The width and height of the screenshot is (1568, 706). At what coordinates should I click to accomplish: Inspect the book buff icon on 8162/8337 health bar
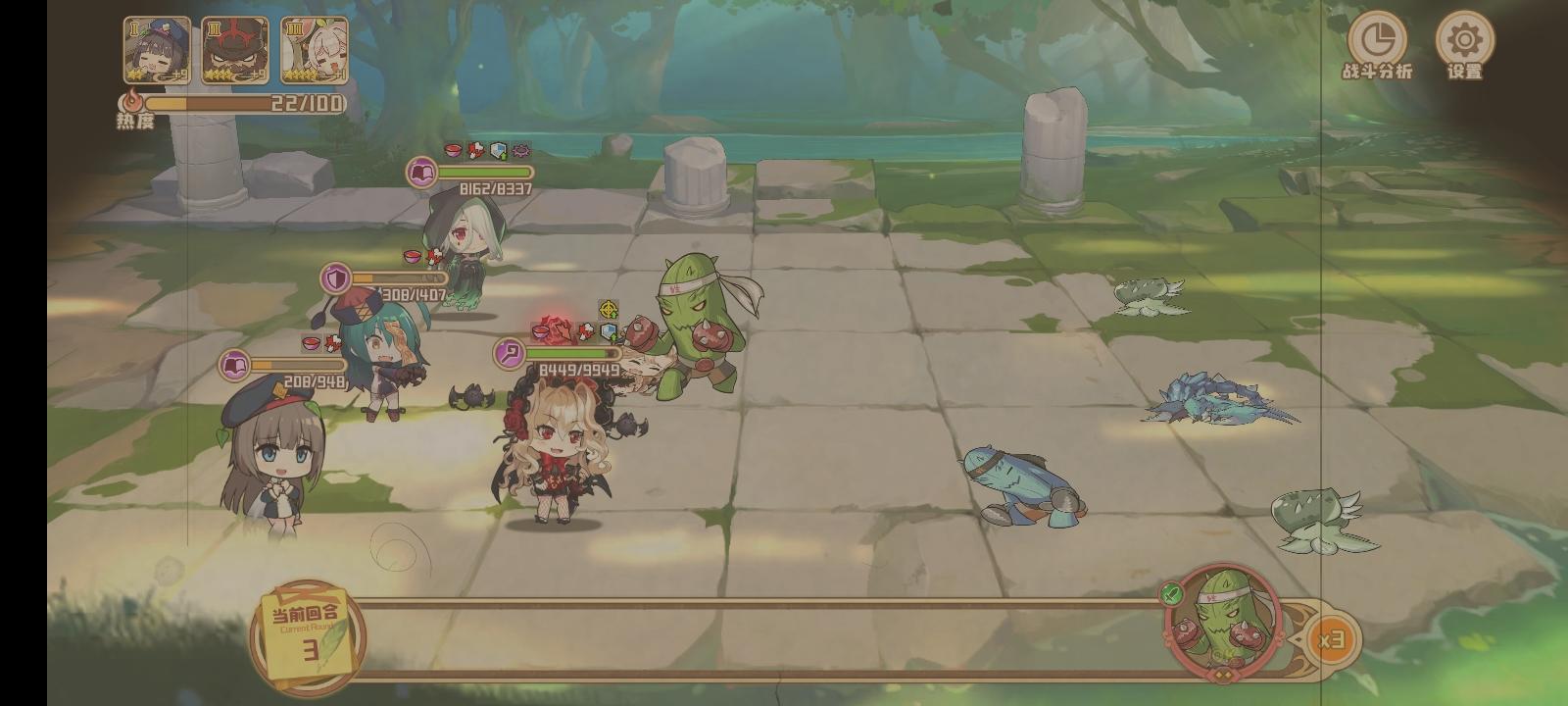[421, 174]
